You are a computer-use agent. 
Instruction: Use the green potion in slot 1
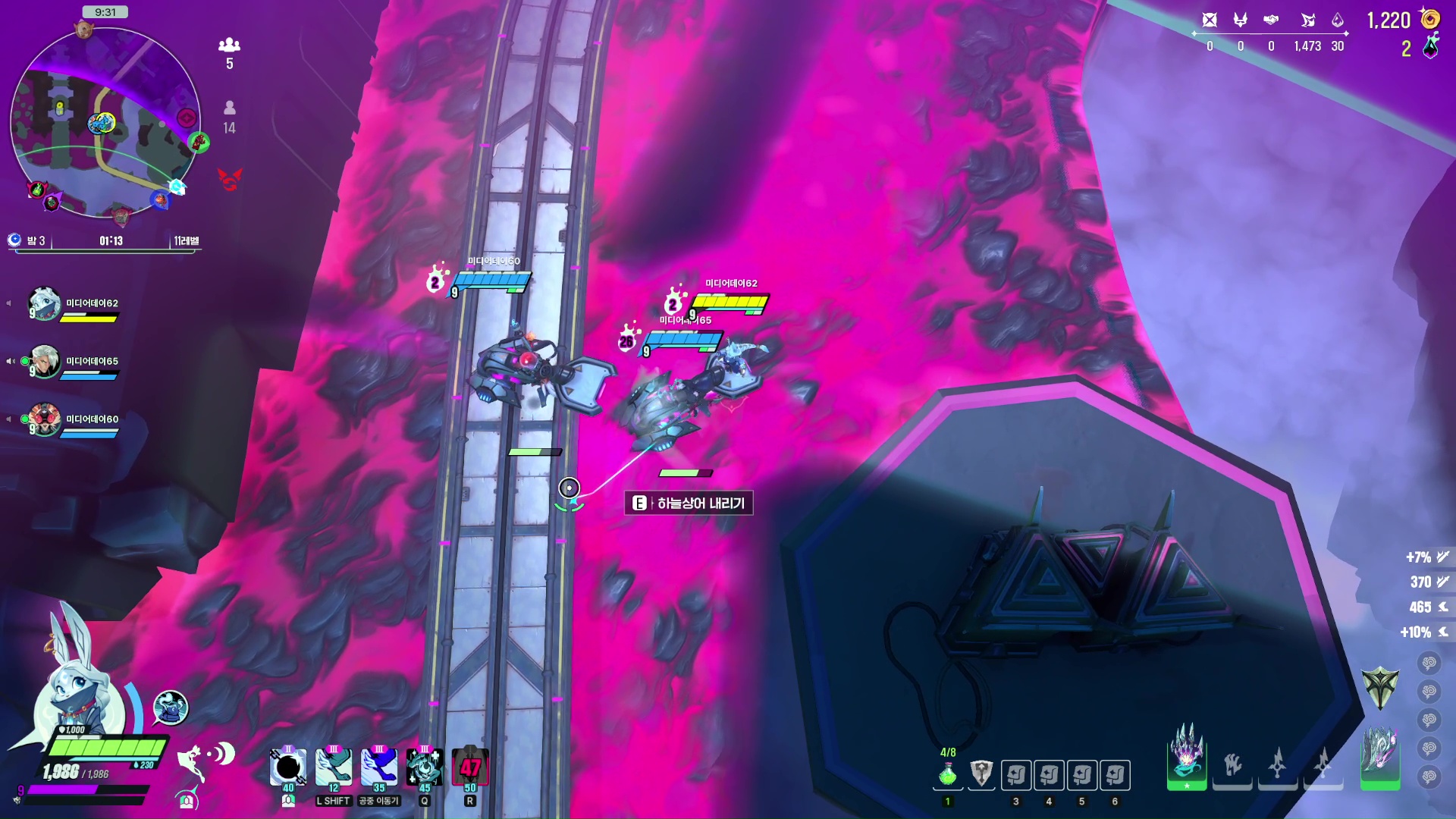click(948, 775)
